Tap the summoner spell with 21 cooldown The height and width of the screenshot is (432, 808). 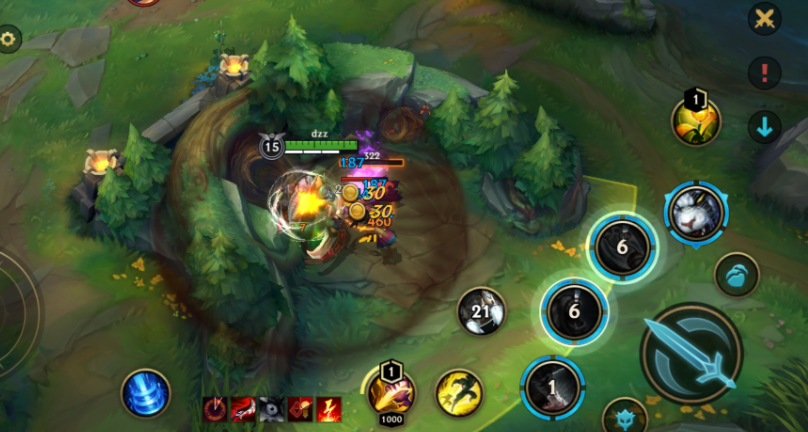[481, 313]
